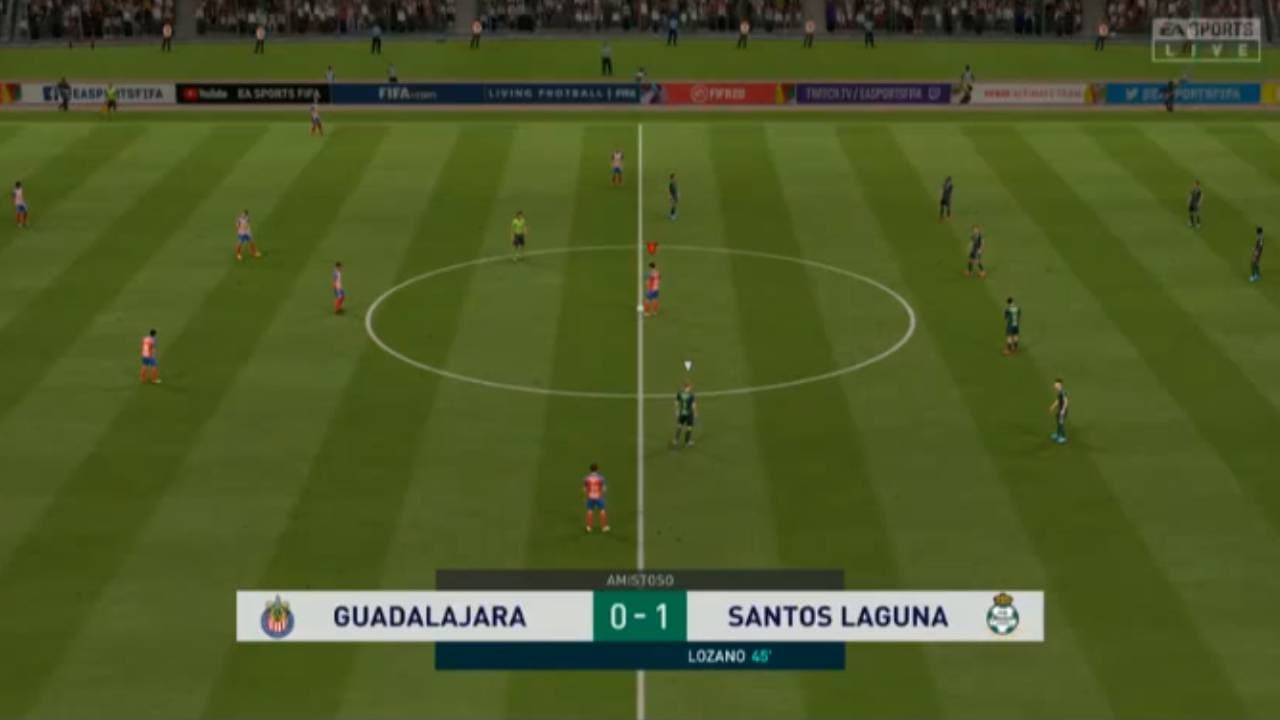Open the AMISTOSO match type label
This screenshot has width=1280, height=720.
[x=639, y=578]
